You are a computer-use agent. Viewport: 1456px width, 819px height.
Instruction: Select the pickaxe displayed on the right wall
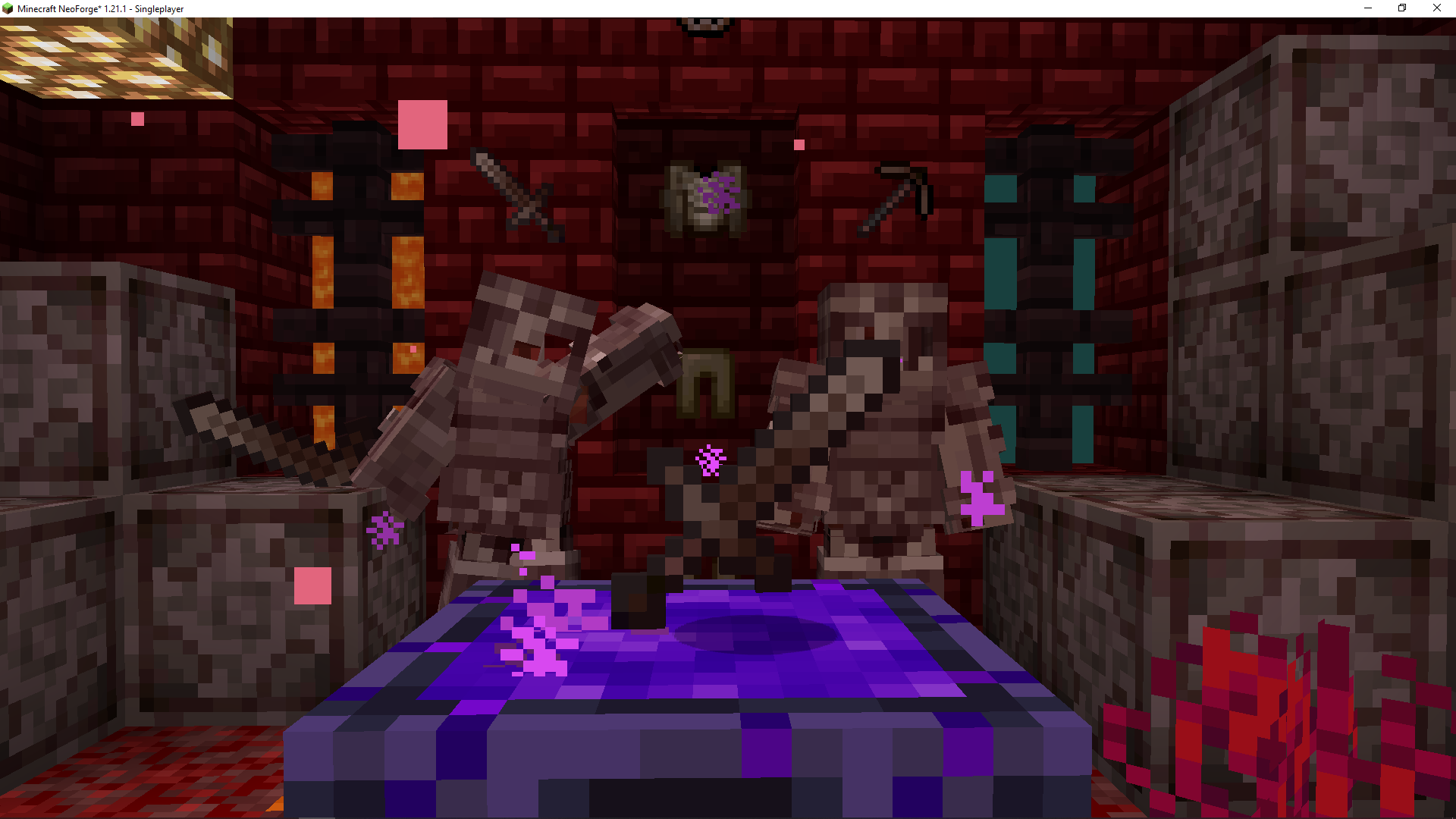(899, 193)
